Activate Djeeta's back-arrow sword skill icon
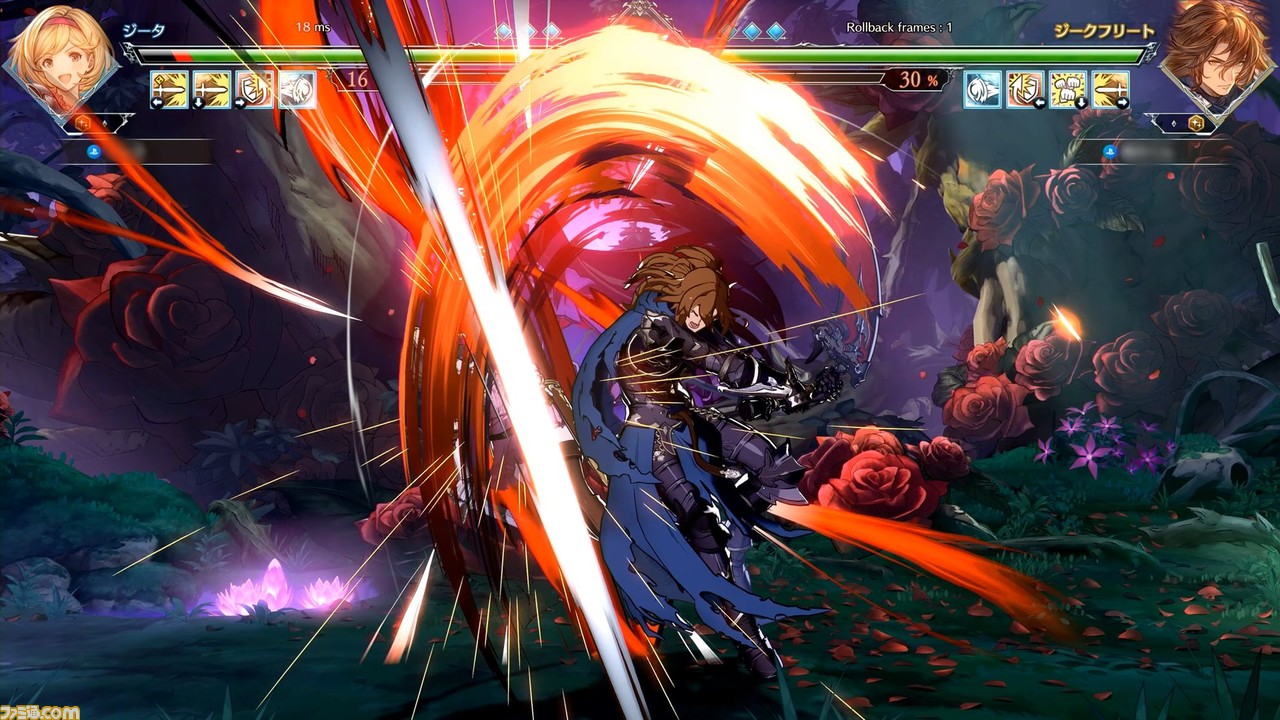 [x=169, y=89]
